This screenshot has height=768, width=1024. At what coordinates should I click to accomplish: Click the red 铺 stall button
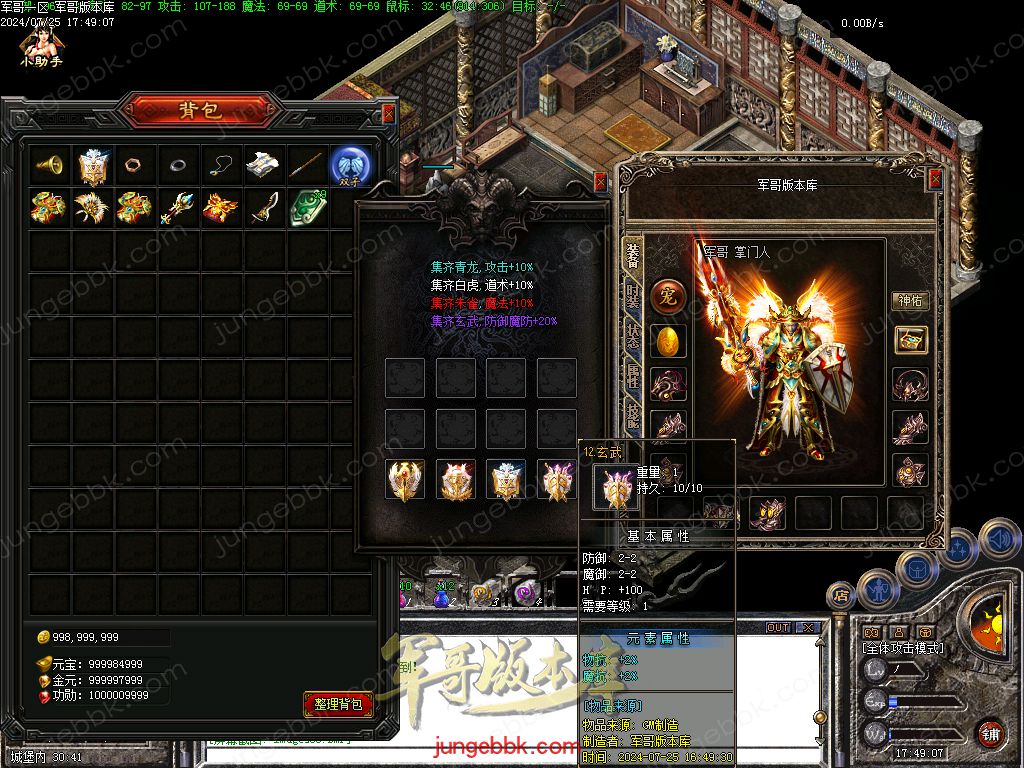(990, 733)
